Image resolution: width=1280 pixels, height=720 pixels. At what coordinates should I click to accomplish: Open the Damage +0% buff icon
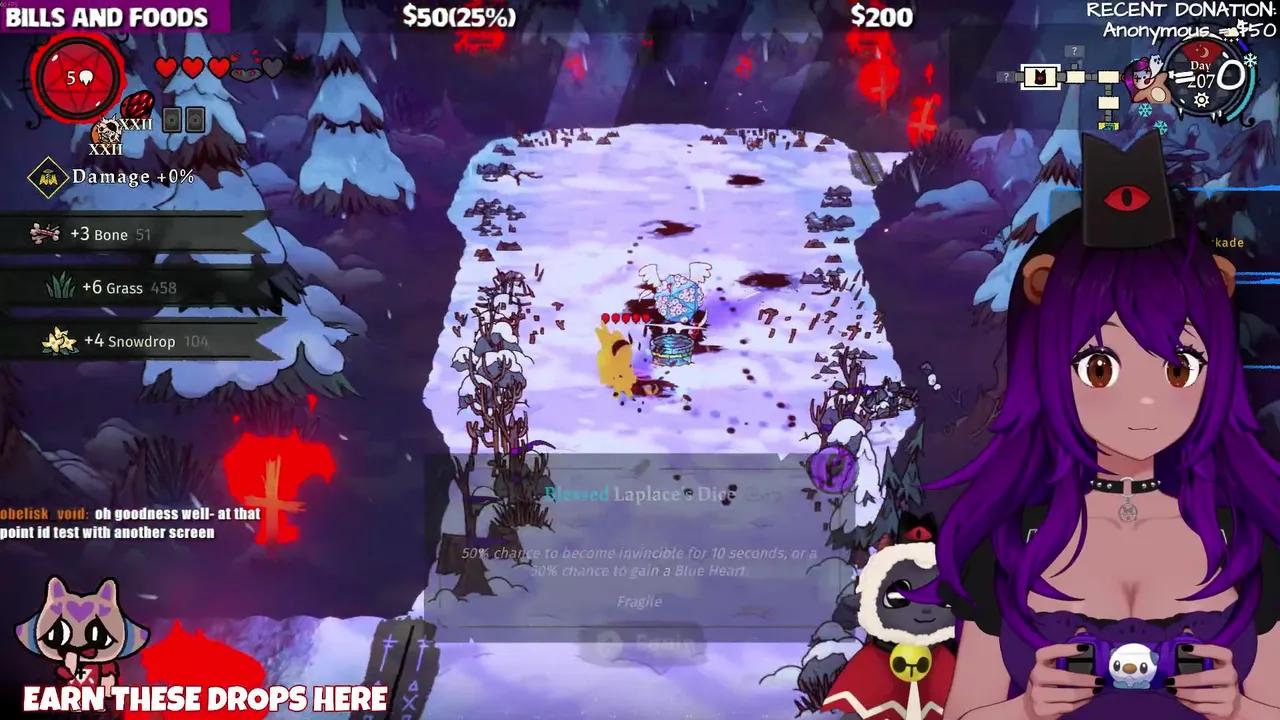47,177
